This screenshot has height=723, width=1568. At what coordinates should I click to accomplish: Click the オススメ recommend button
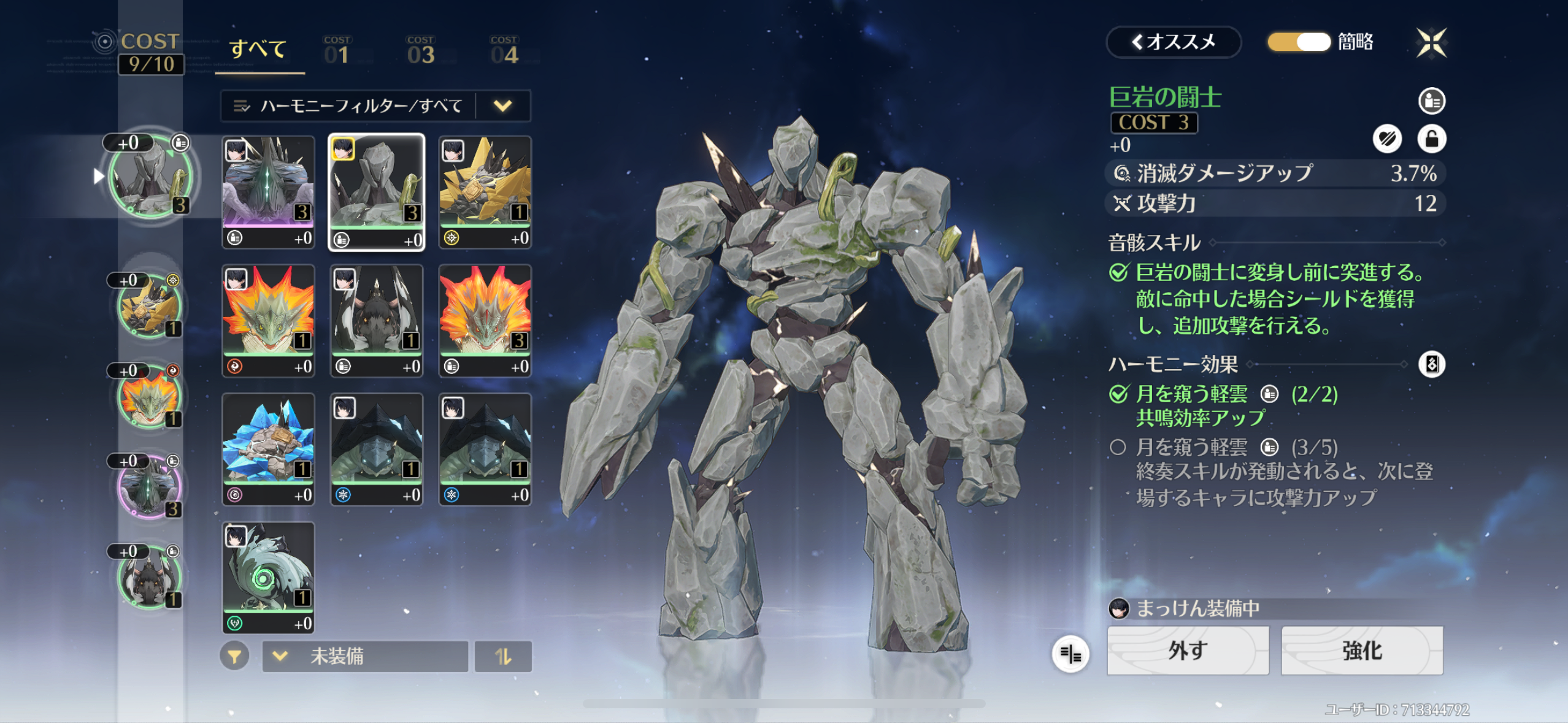pyautogui.click(x=1173, y=42)
